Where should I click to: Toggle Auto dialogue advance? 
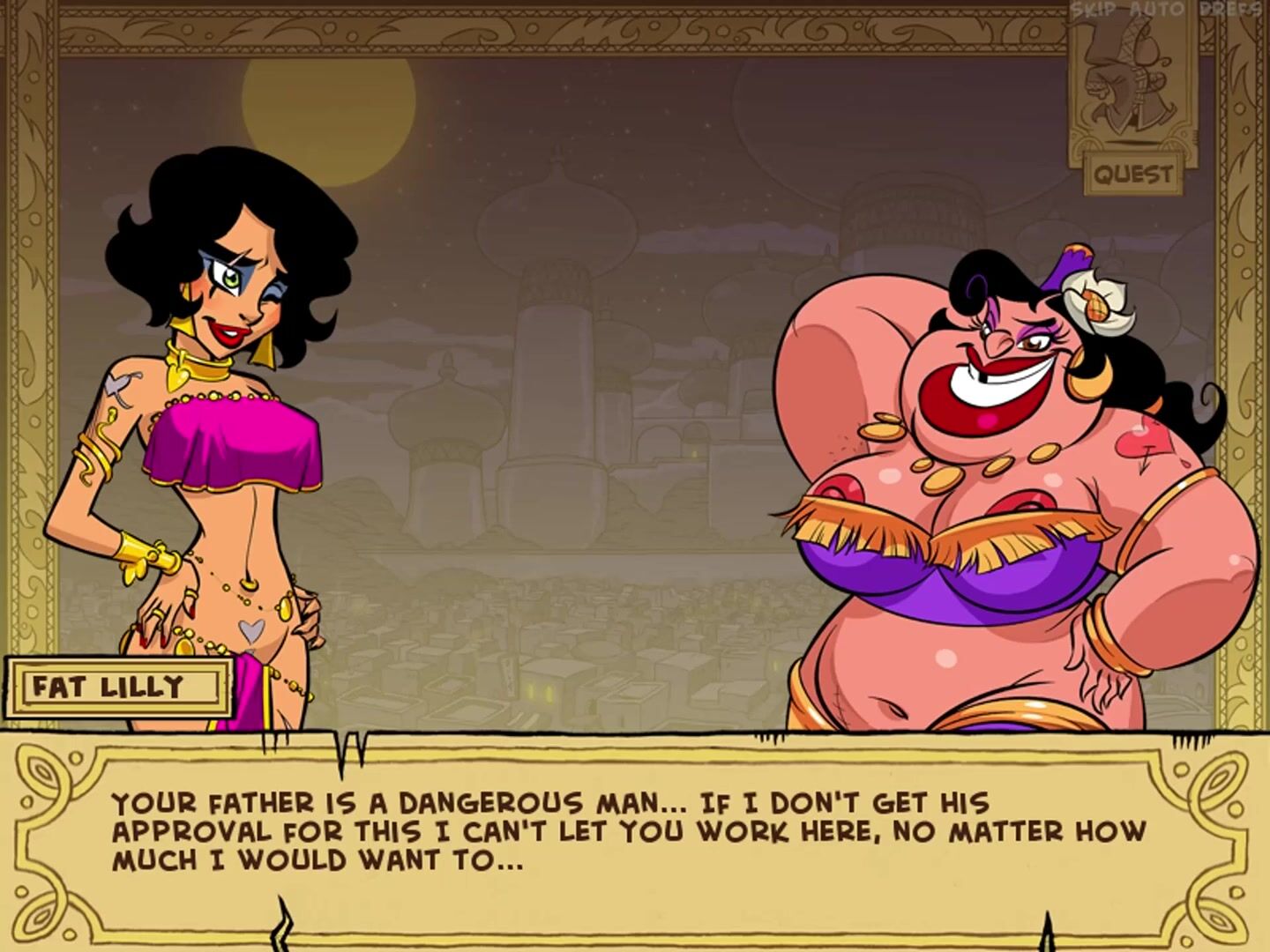tap(1156, 11)
